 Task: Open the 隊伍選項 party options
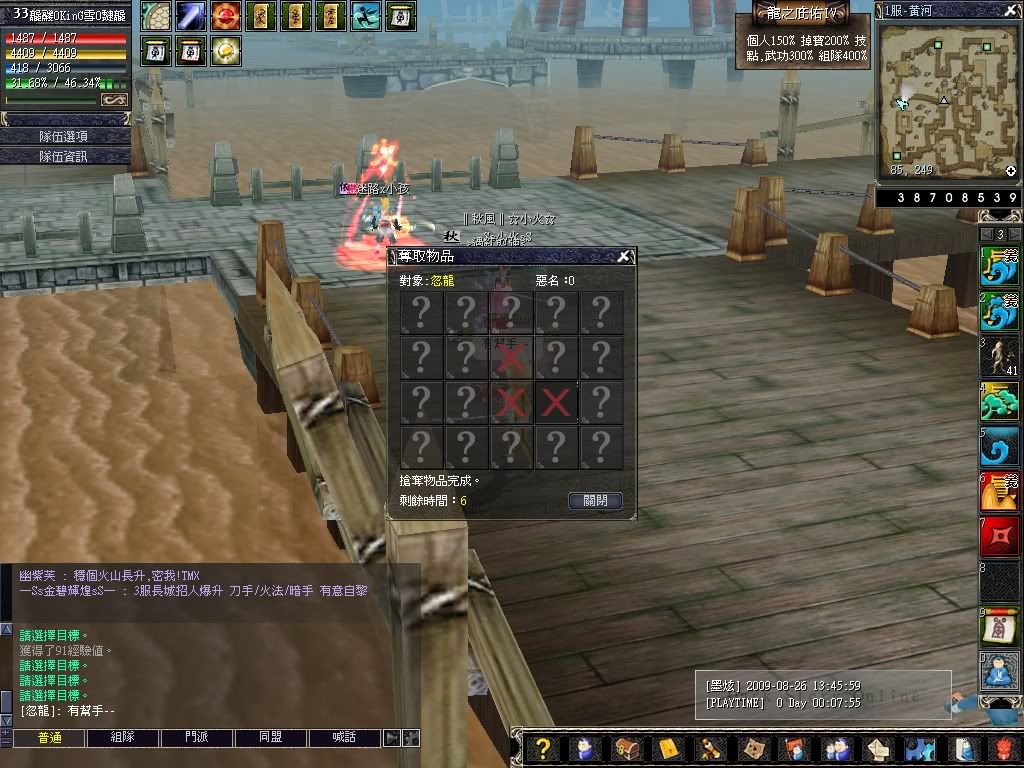point(64,136)
